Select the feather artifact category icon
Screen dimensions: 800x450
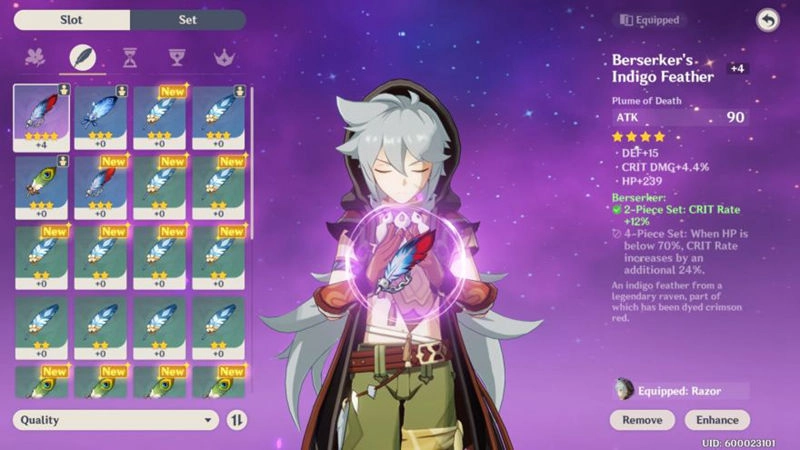tap(84, 58)
